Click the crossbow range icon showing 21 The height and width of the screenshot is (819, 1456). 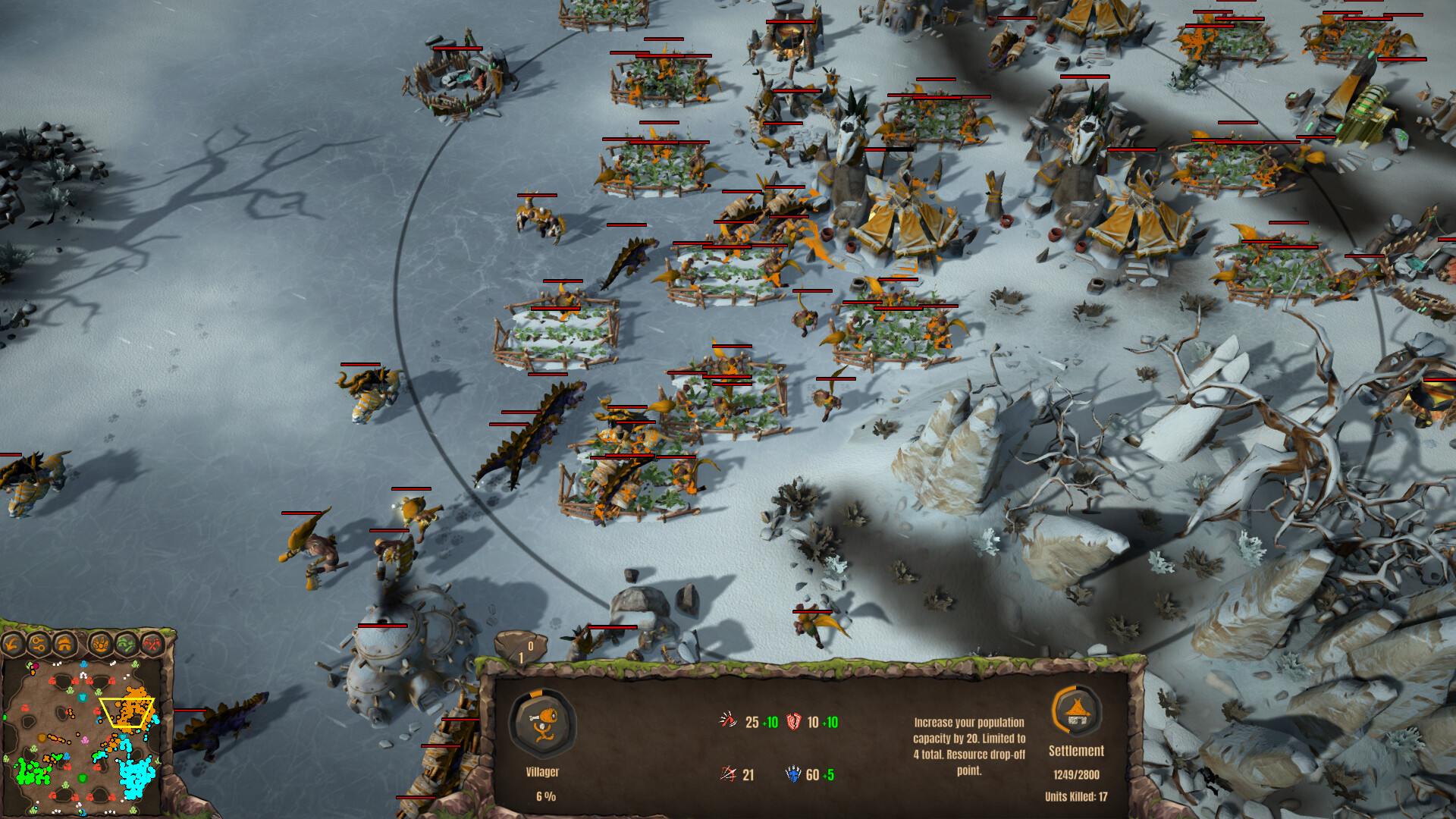click(x=726, y=774)
